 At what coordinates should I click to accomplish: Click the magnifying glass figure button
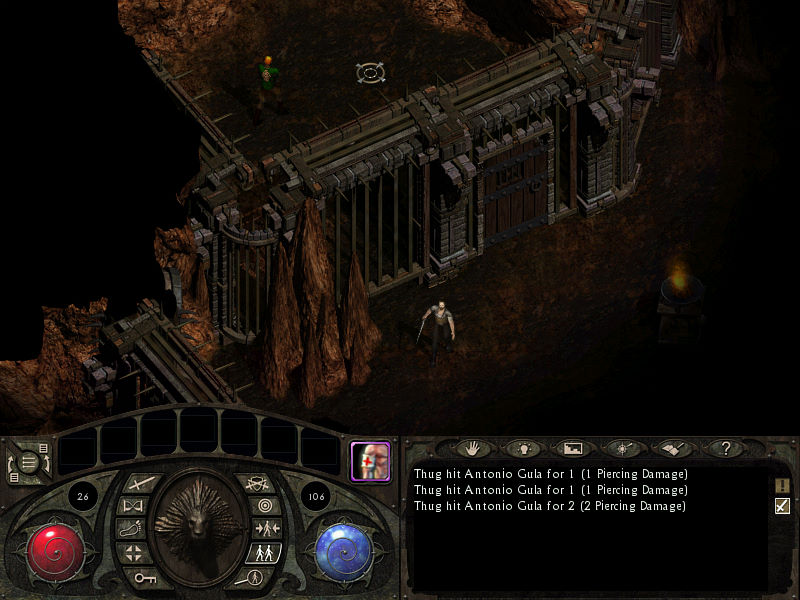pos(252,576)
